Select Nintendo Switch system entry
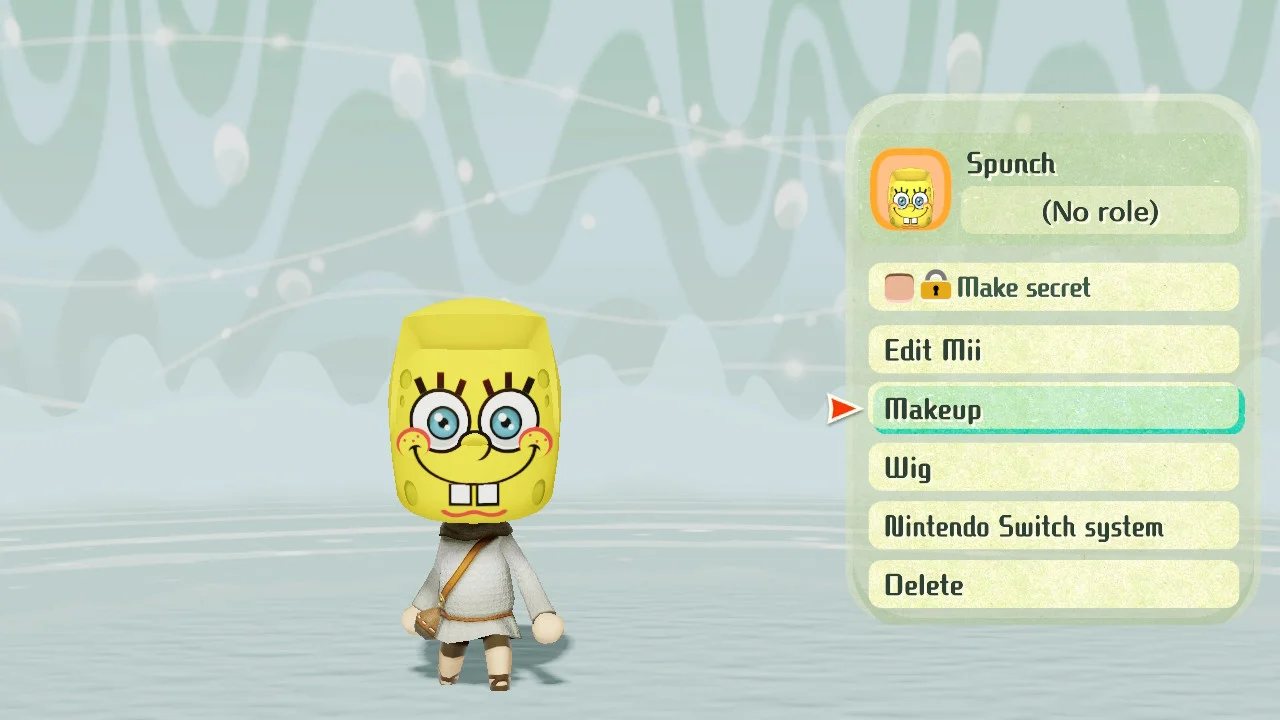 tap(1053, 526)
